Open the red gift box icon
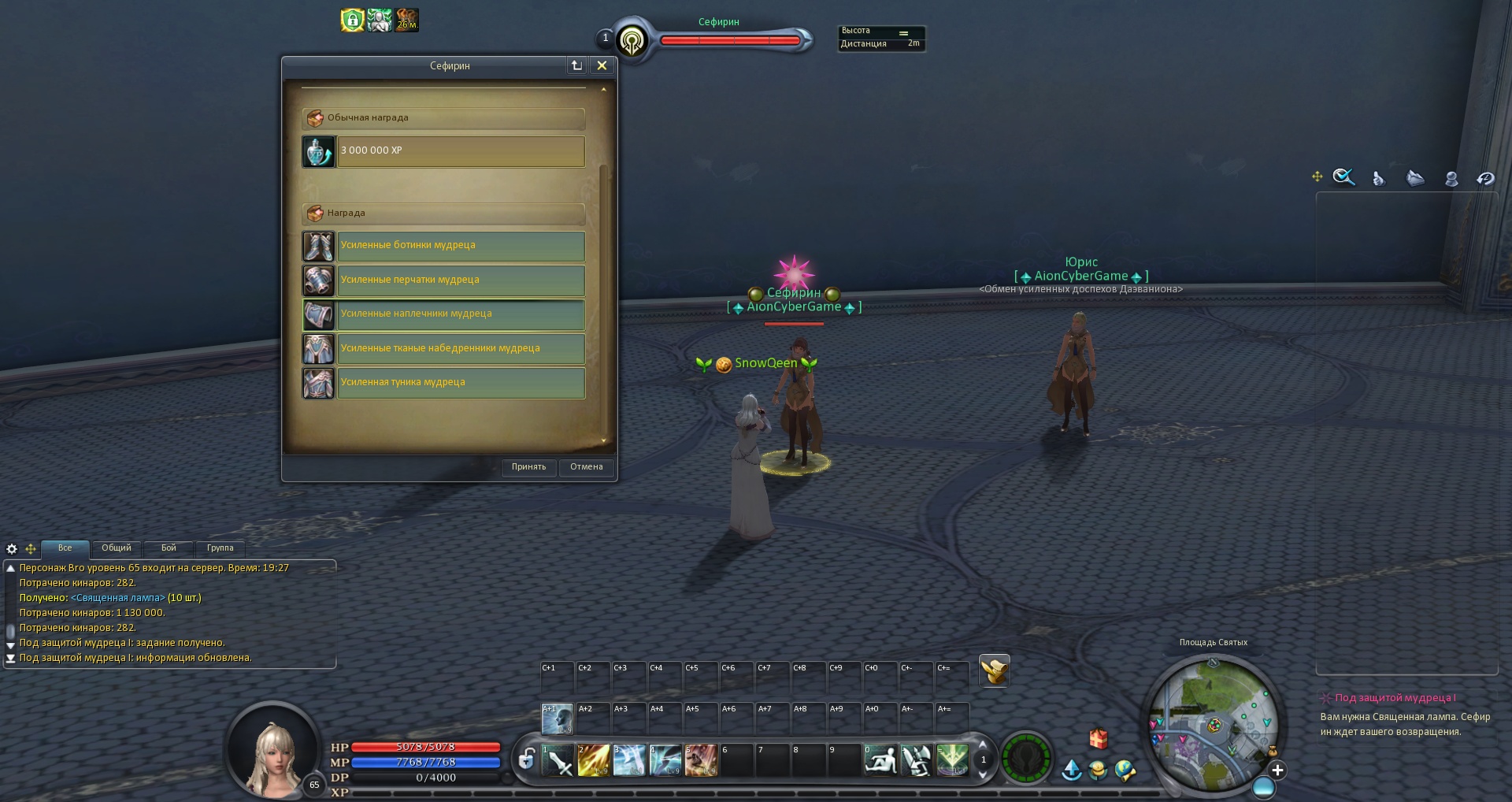Viewport: 1512px width, 802px height. point(1099,738)
